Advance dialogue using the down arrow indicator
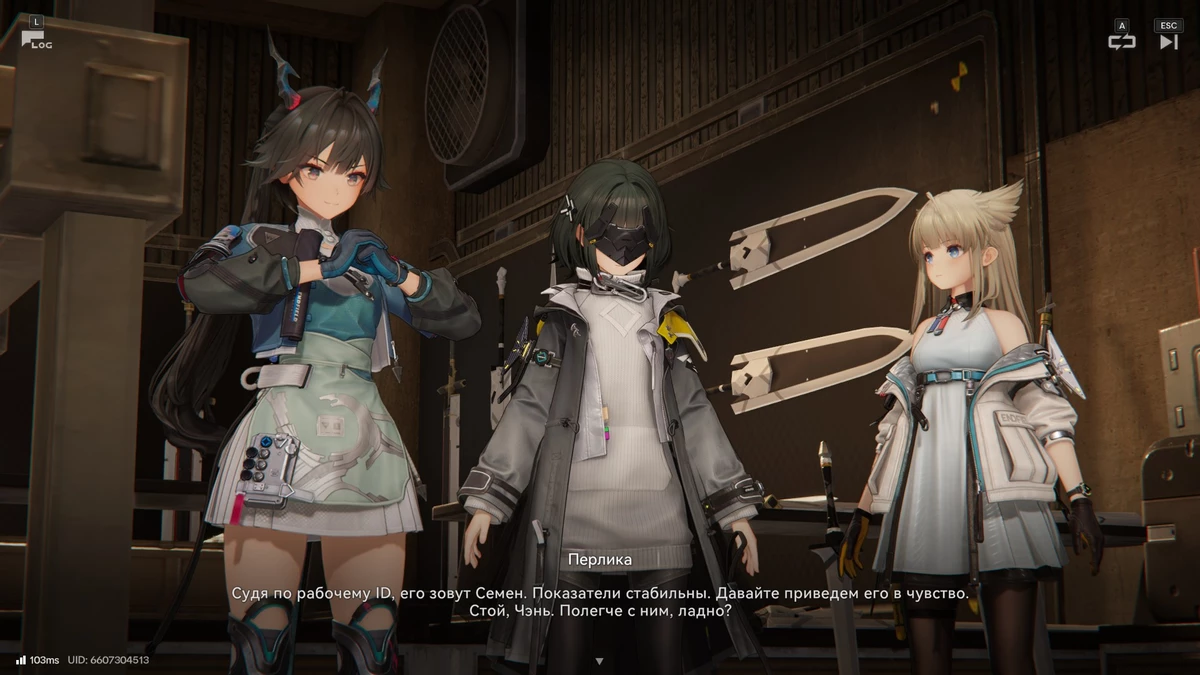The image size is (1200, 675). click(x=599, y=661)
